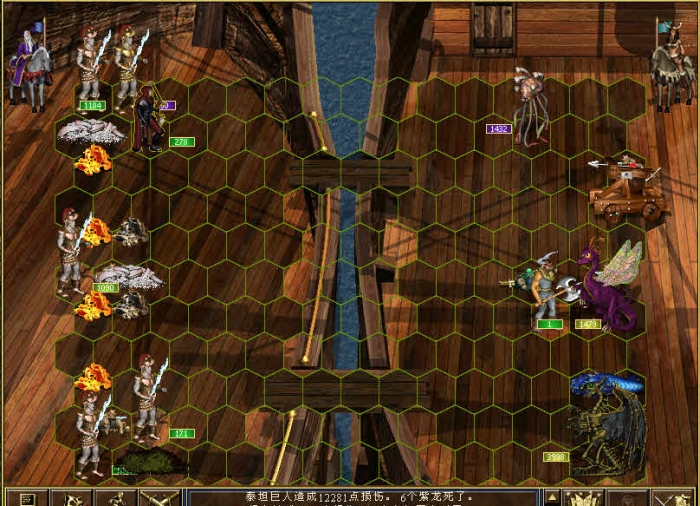Image resolution: width=700 pixels, height=506 pixels.
Task: Open the combat options button
Action: pyautogui.click(x=27, y=498)
